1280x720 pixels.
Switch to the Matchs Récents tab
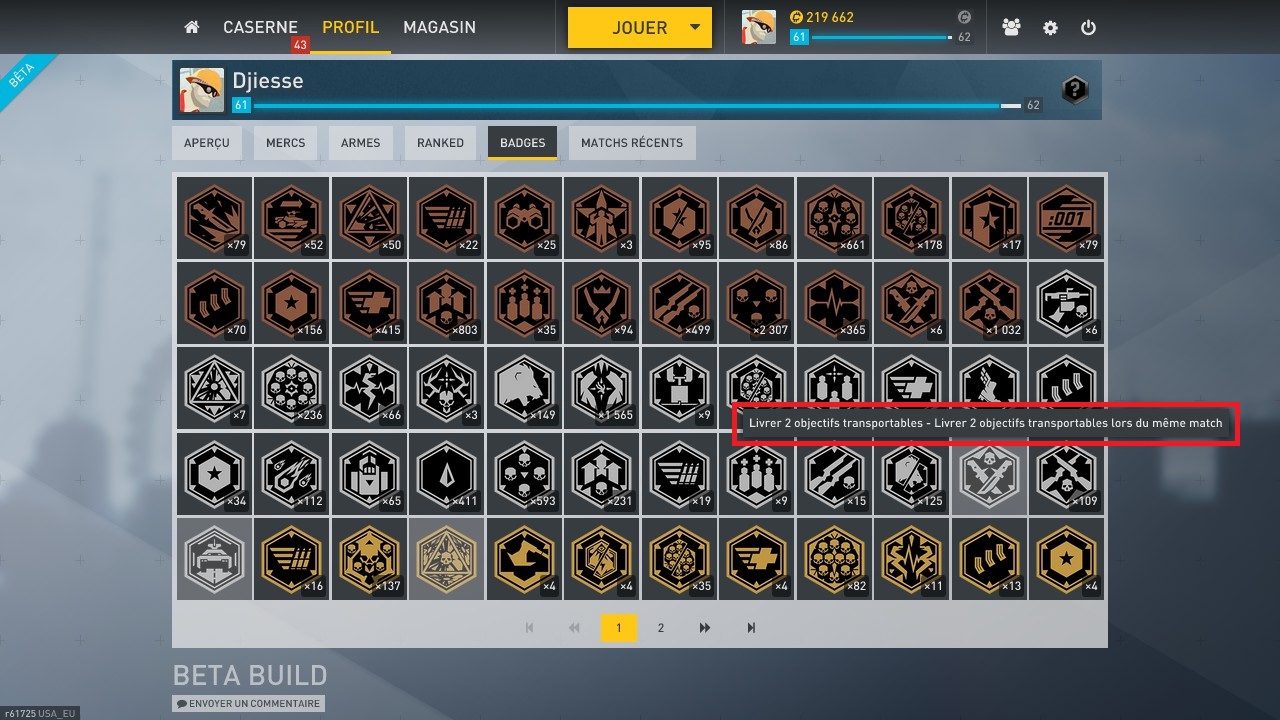click(632, 143)
